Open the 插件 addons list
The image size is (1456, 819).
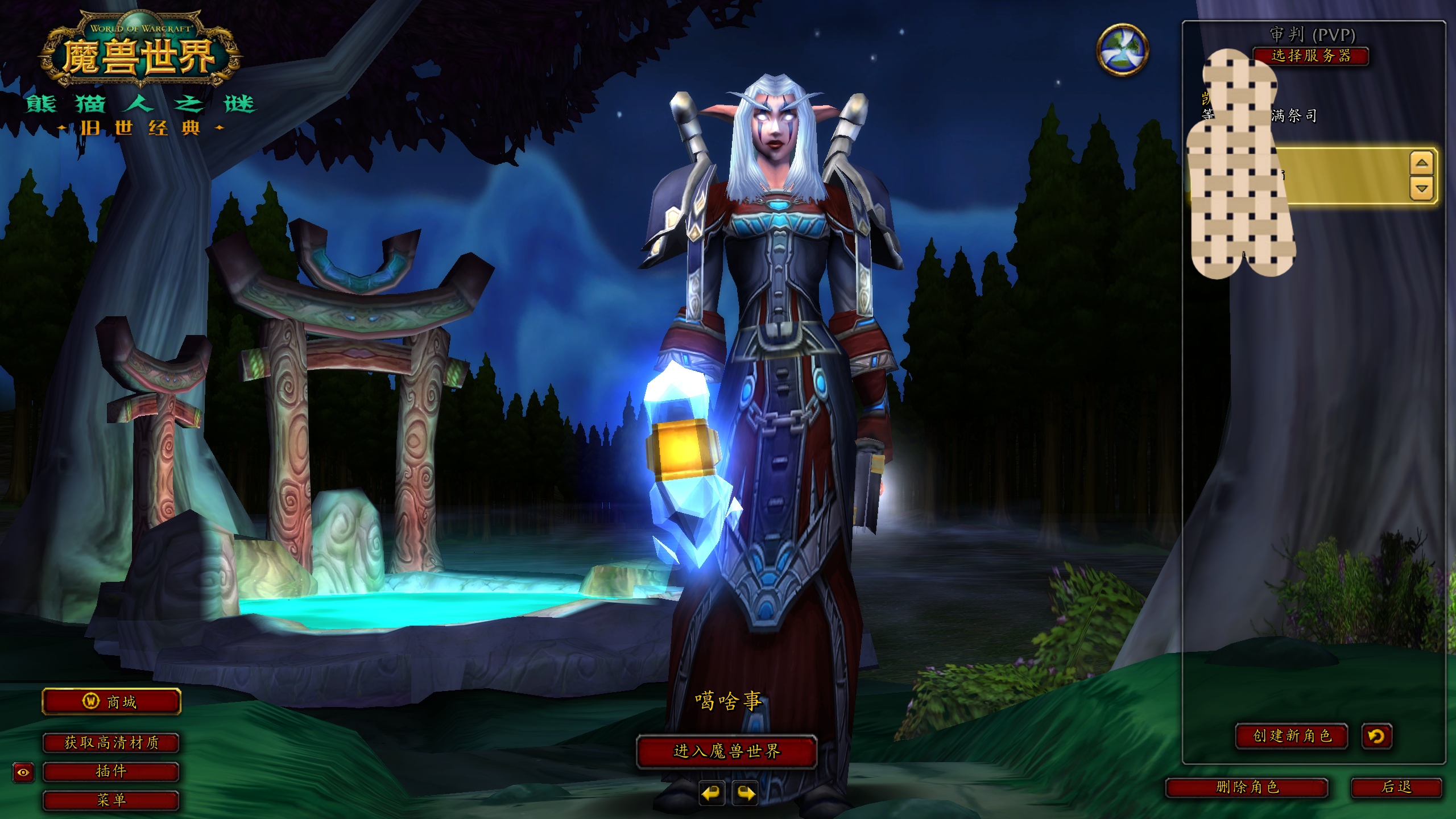point(111,772)
